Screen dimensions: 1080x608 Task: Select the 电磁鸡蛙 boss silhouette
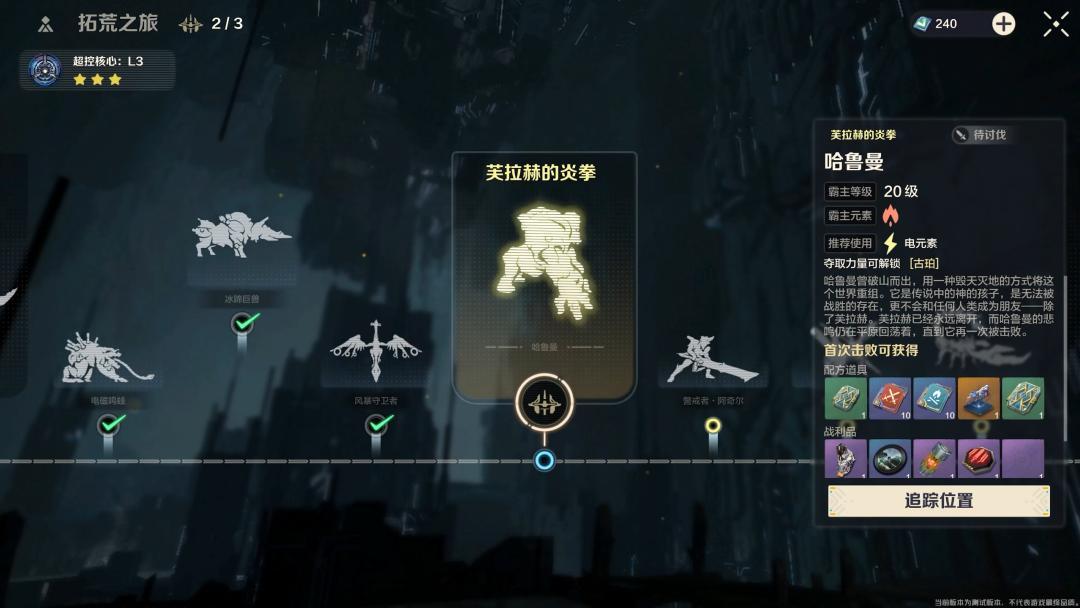click(x=108, y=360)
